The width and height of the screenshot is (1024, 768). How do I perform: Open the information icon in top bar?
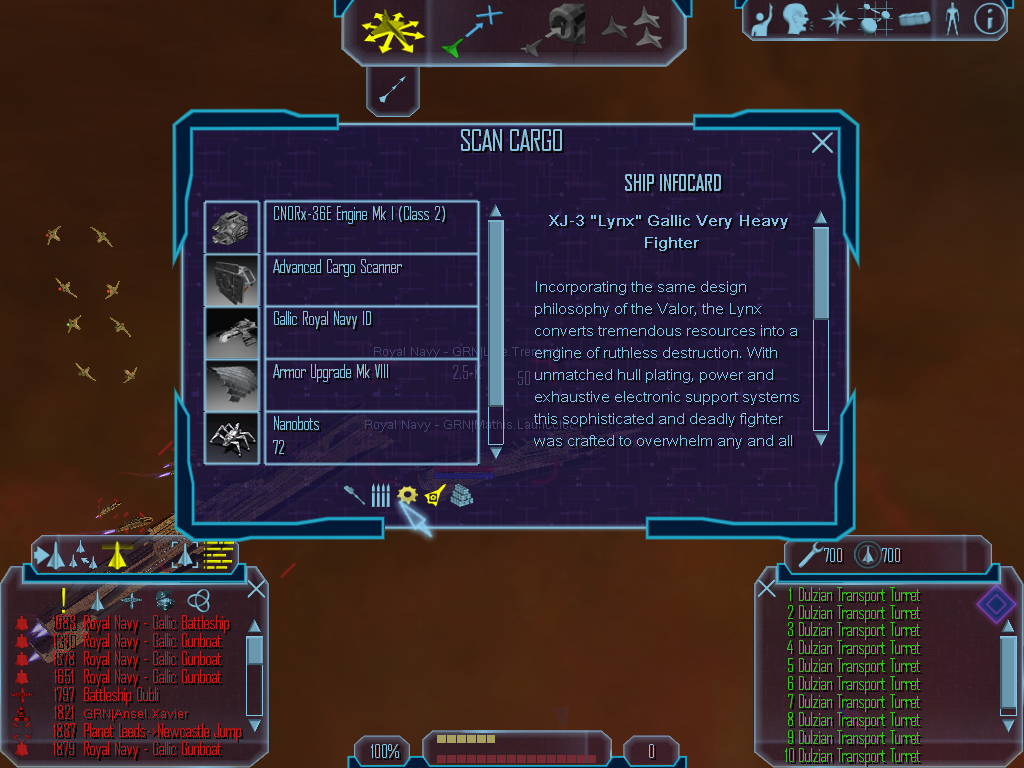[x=989, y=19]
